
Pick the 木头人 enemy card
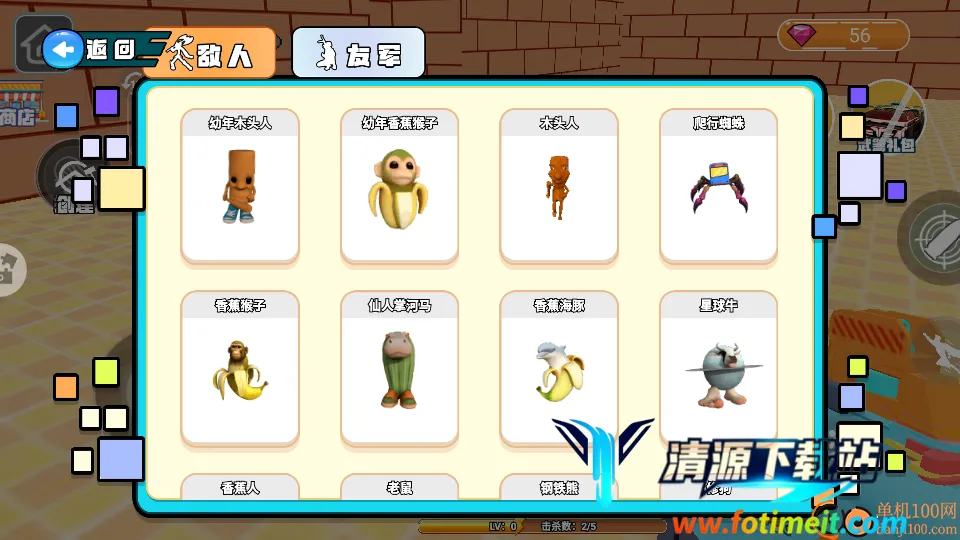[559, 187]
